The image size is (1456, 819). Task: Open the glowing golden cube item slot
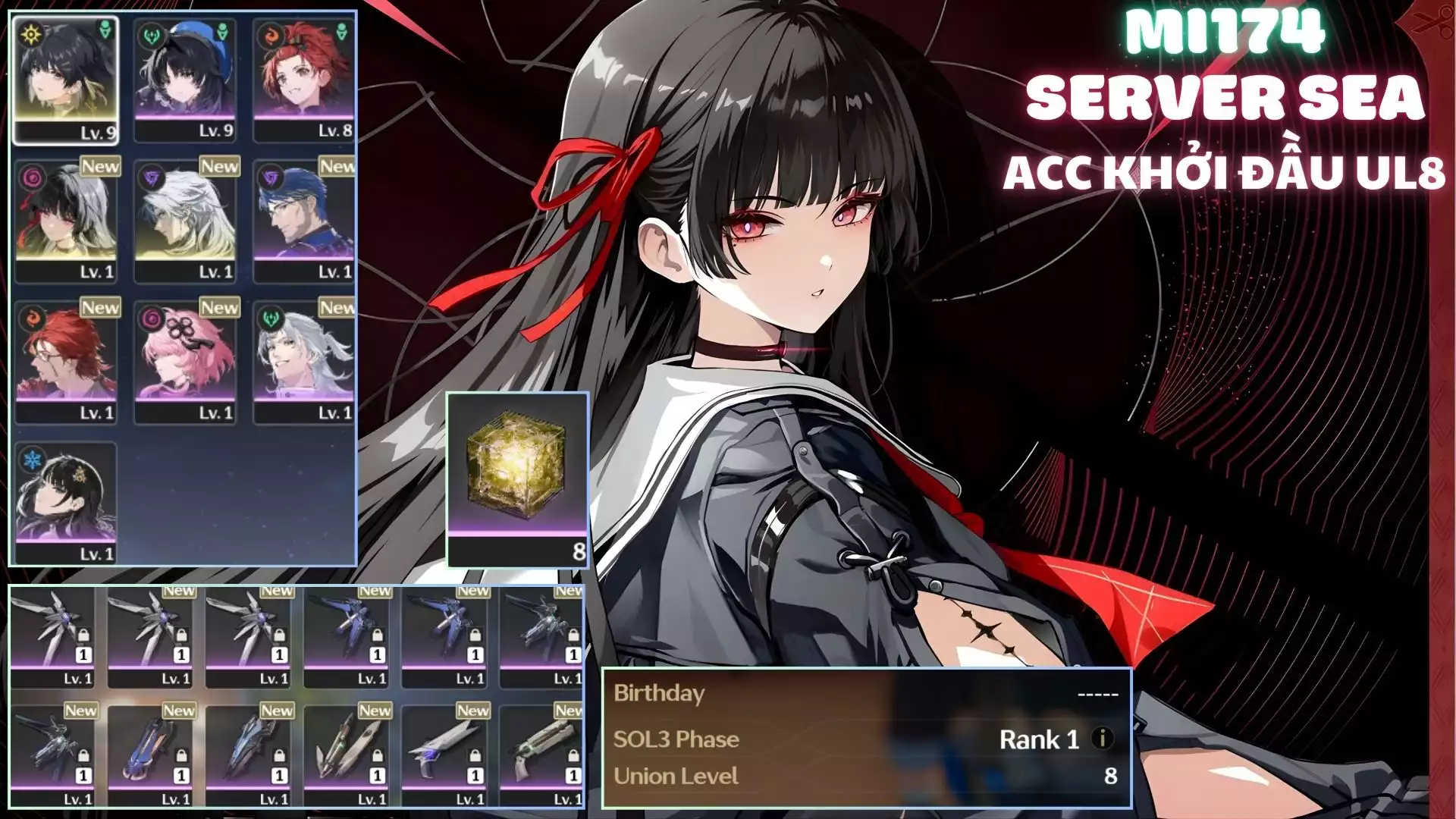click(x=517, y=478)
